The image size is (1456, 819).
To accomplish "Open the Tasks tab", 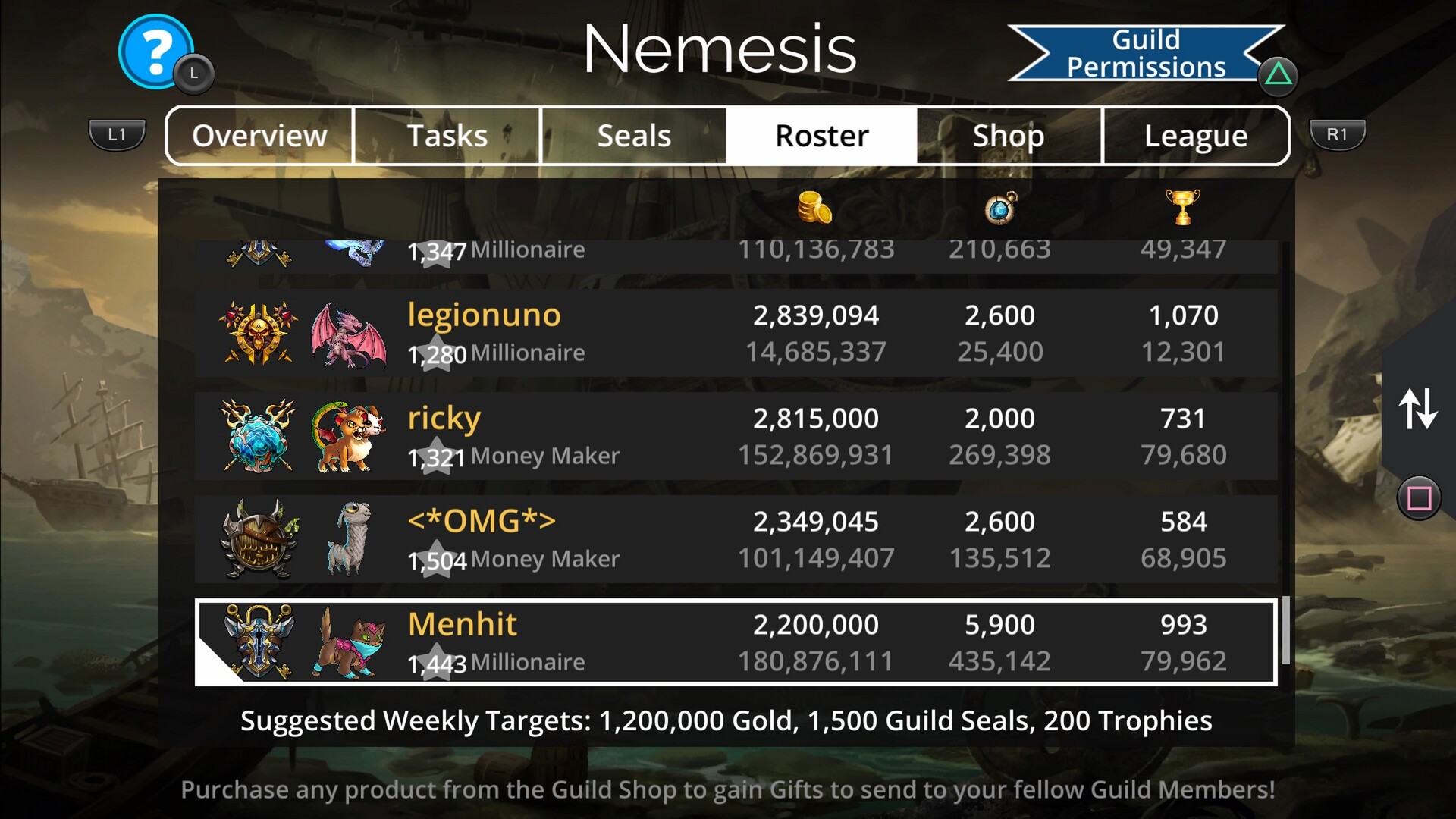I will tap(447, 136).
